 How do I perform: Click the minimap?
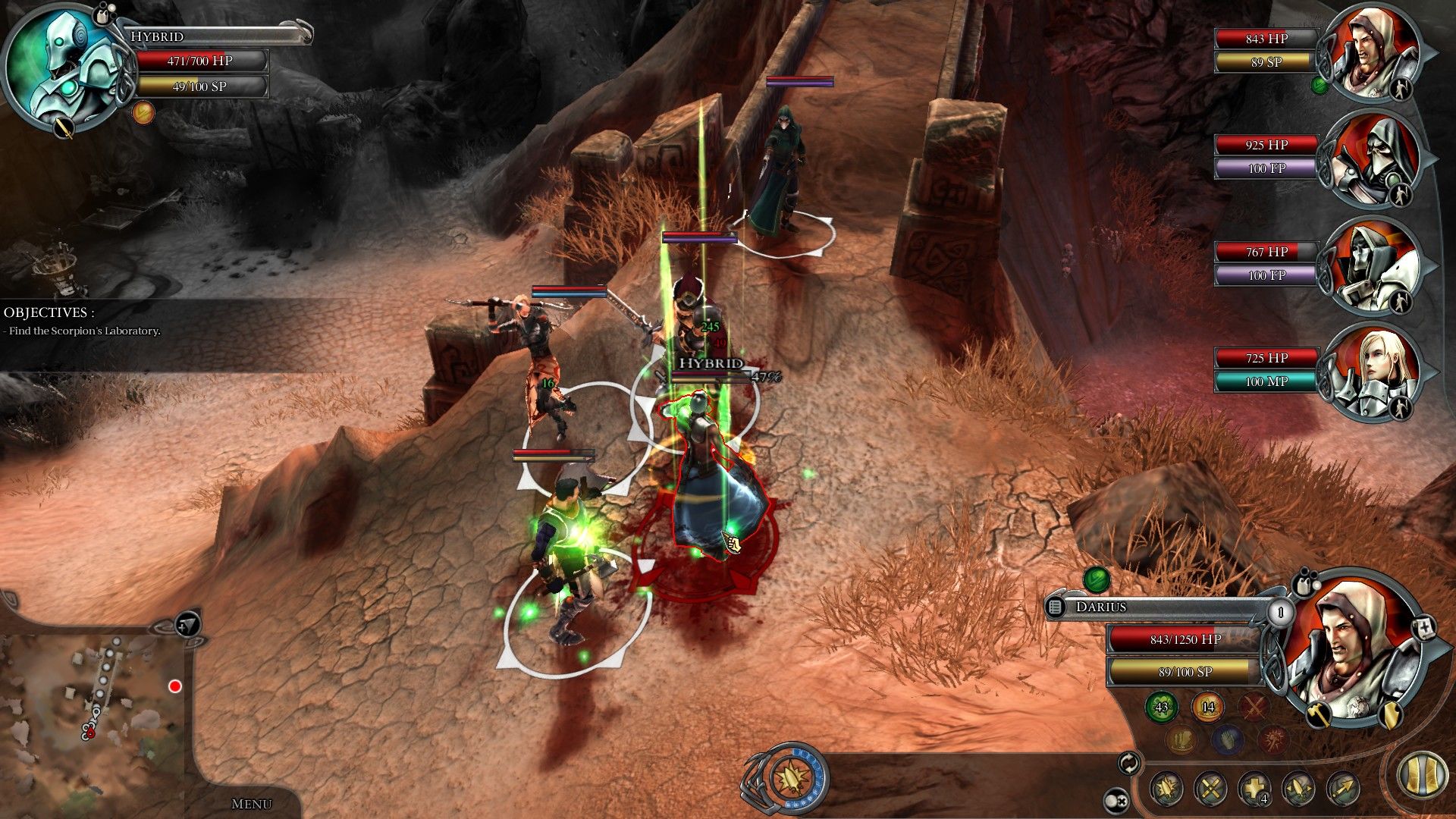click(x=91, y=705)
